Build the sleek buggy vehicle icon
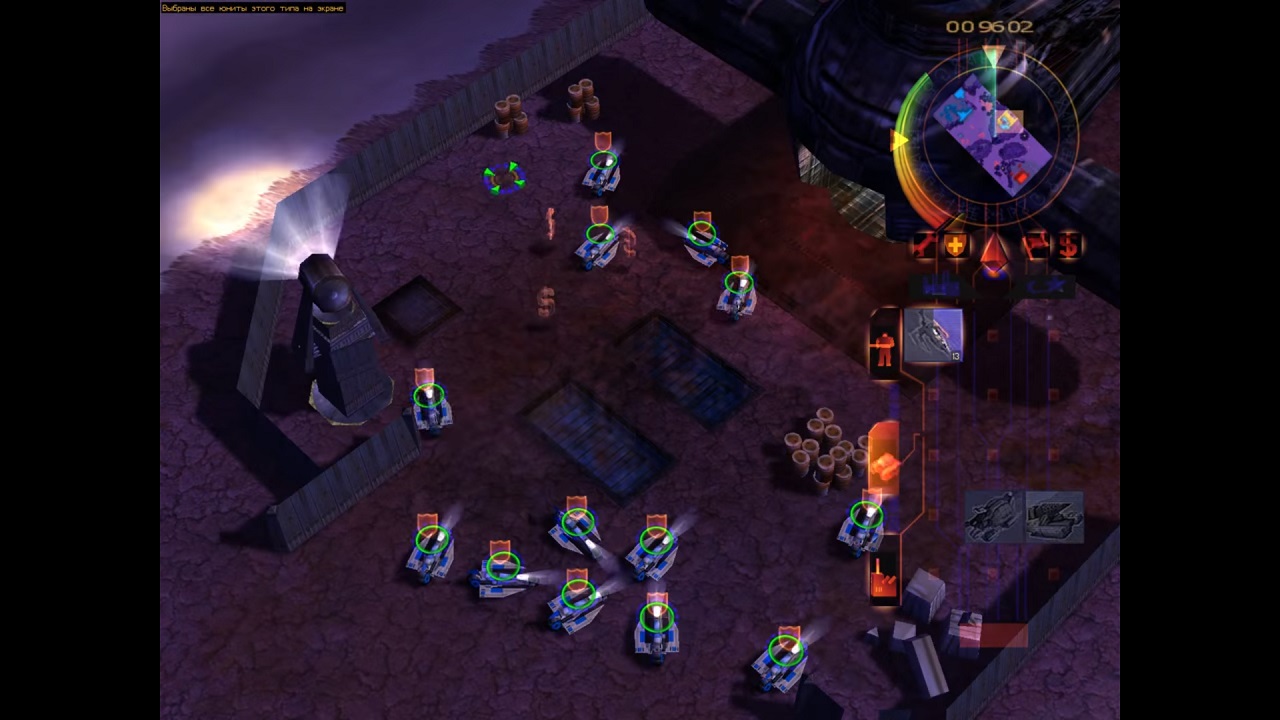The width and height of the screenshot is (1280, 720). [x=994, y=516]
